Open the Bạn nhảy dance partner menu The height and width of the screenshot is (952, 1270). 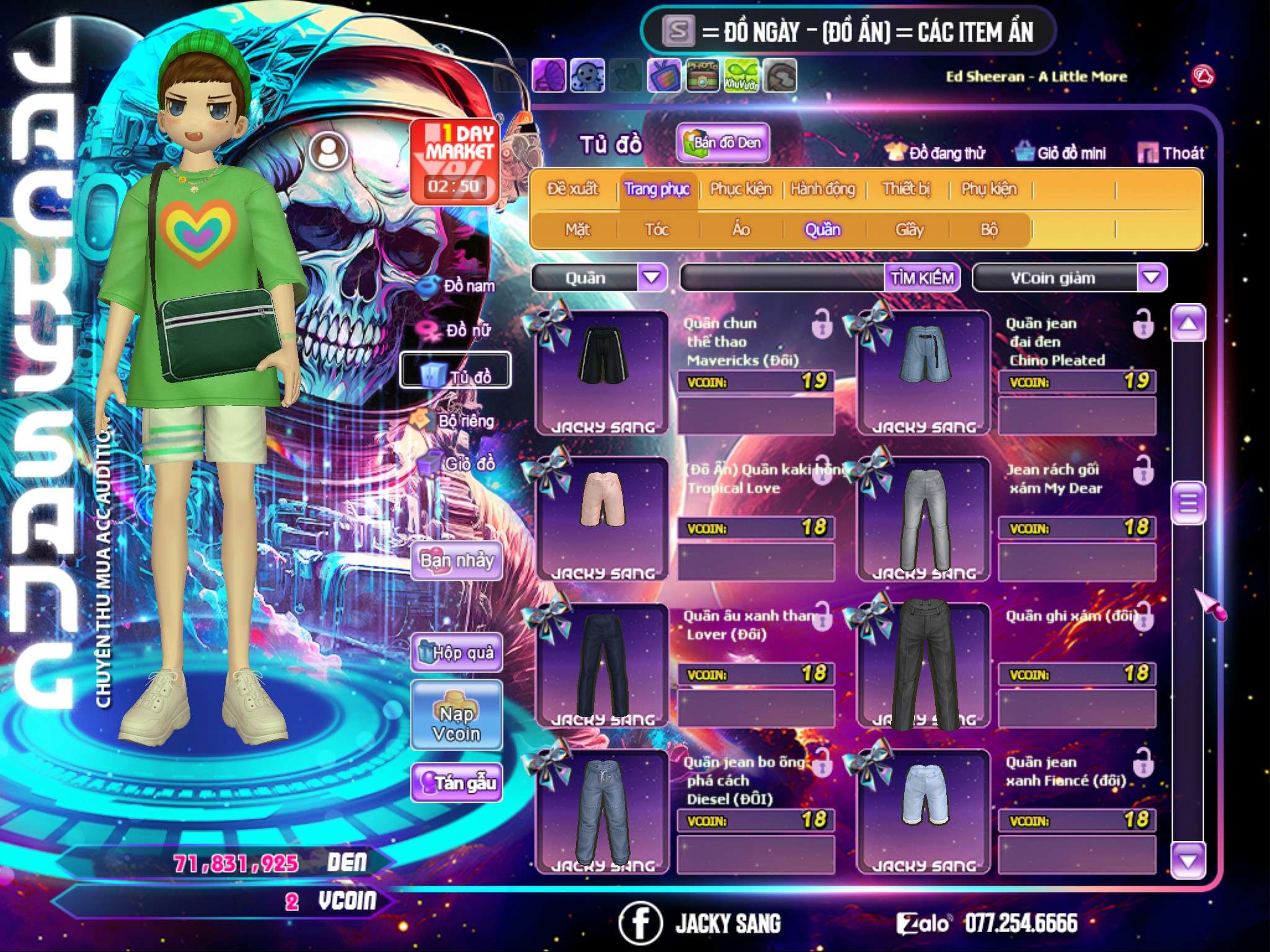pos(456,561)
